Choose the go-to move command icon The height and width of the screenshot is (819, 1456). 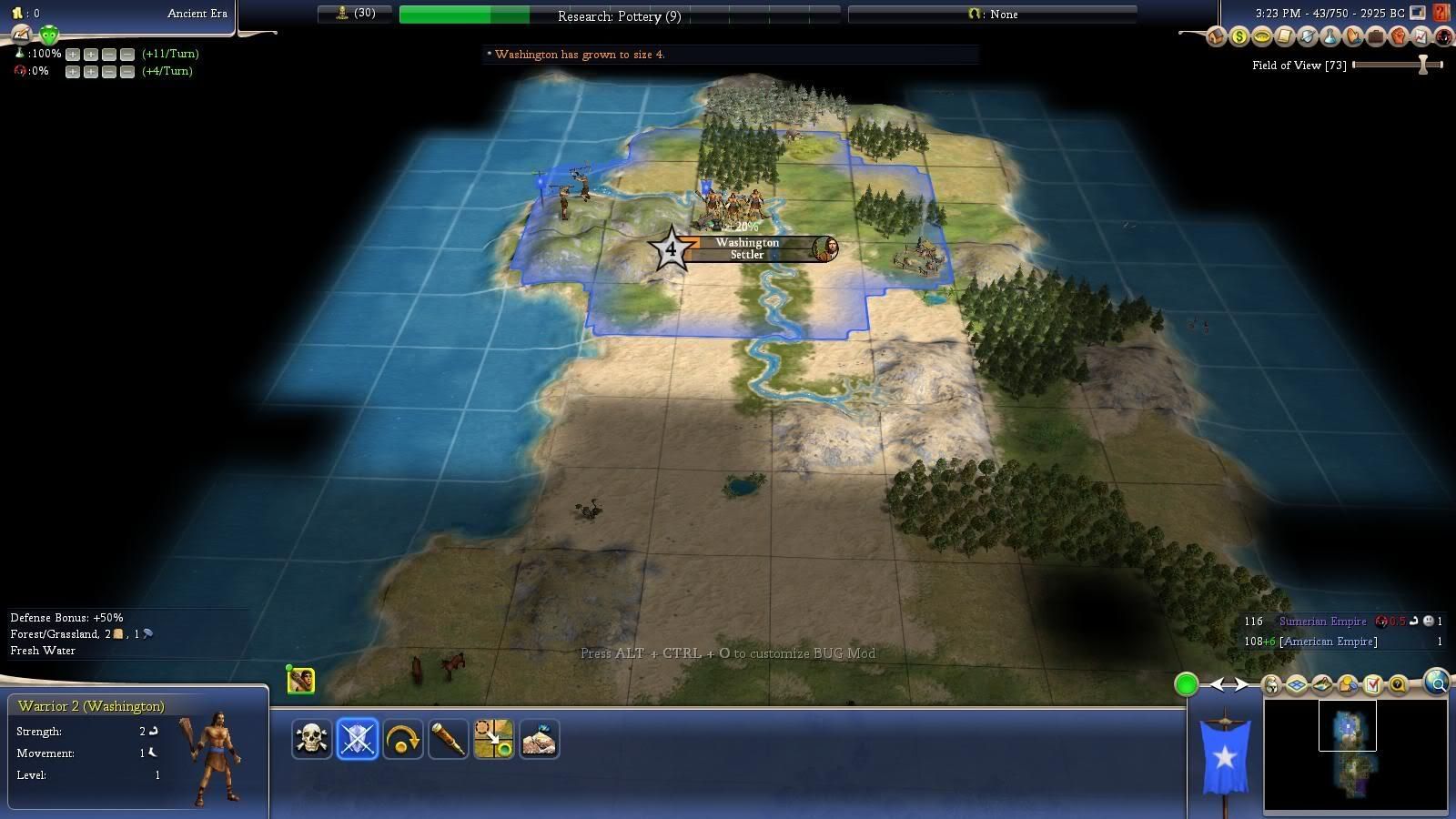493,739
